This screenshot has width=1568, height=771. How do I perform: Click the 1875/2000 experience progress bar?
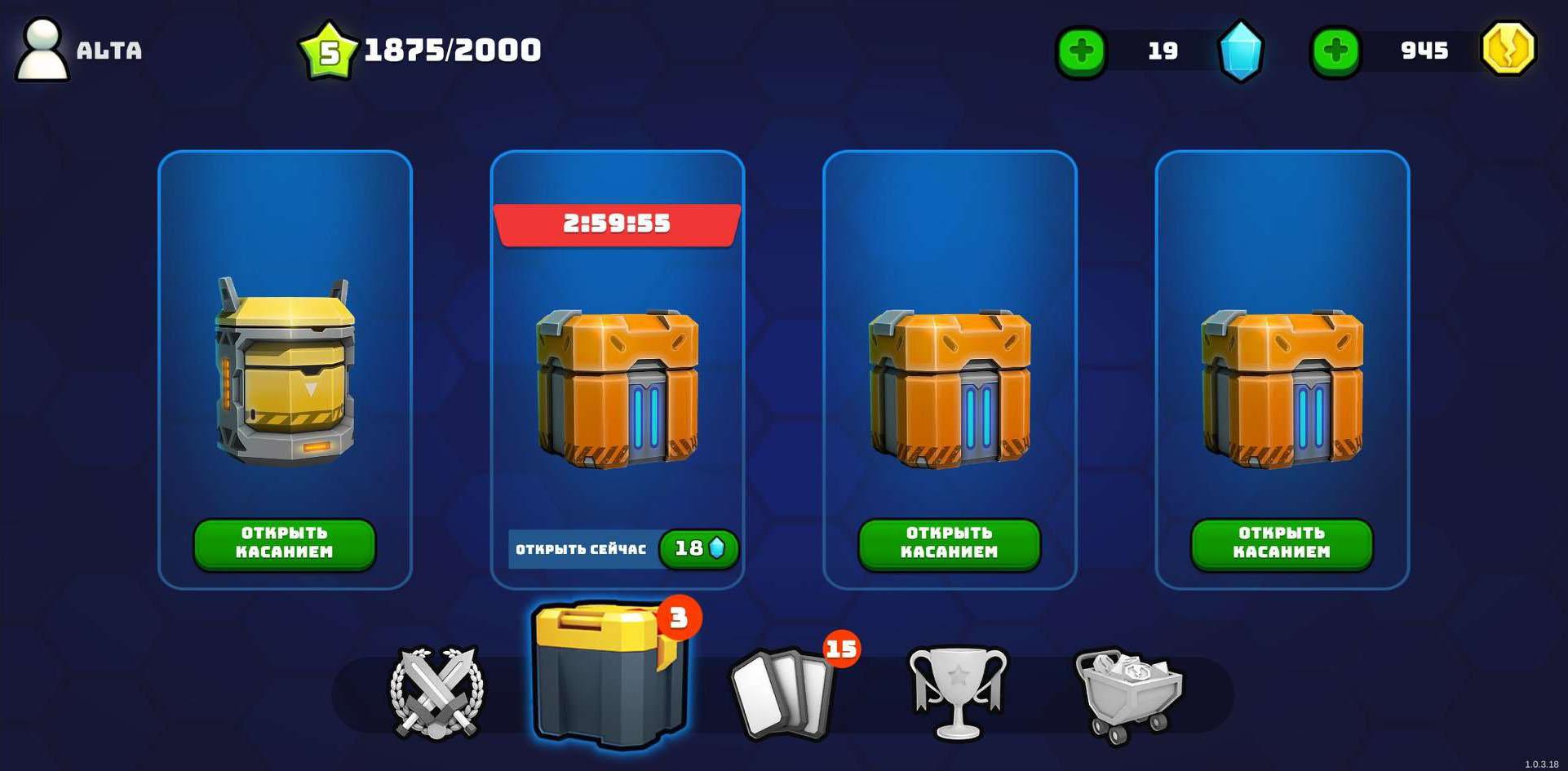(x=451, y=49)
